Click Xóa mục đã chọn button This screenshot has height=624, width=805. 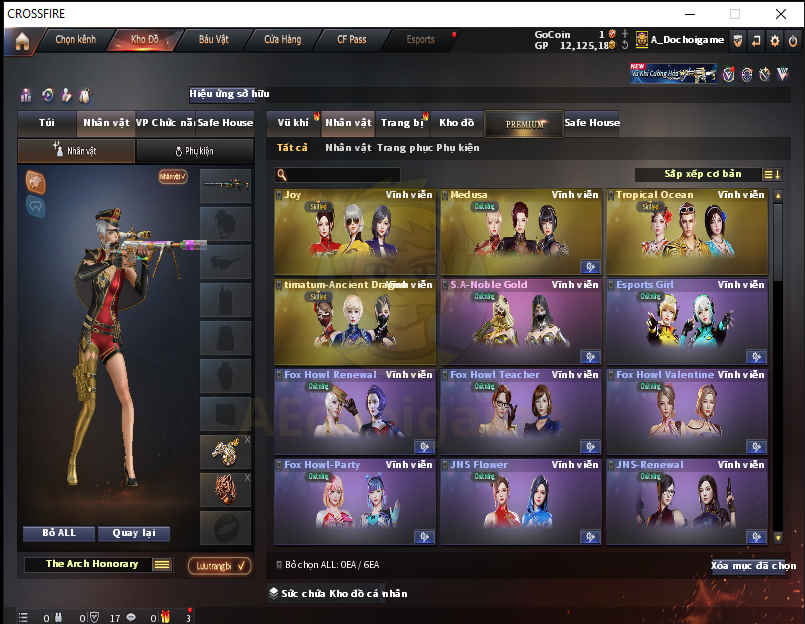(x=753, y=566)
